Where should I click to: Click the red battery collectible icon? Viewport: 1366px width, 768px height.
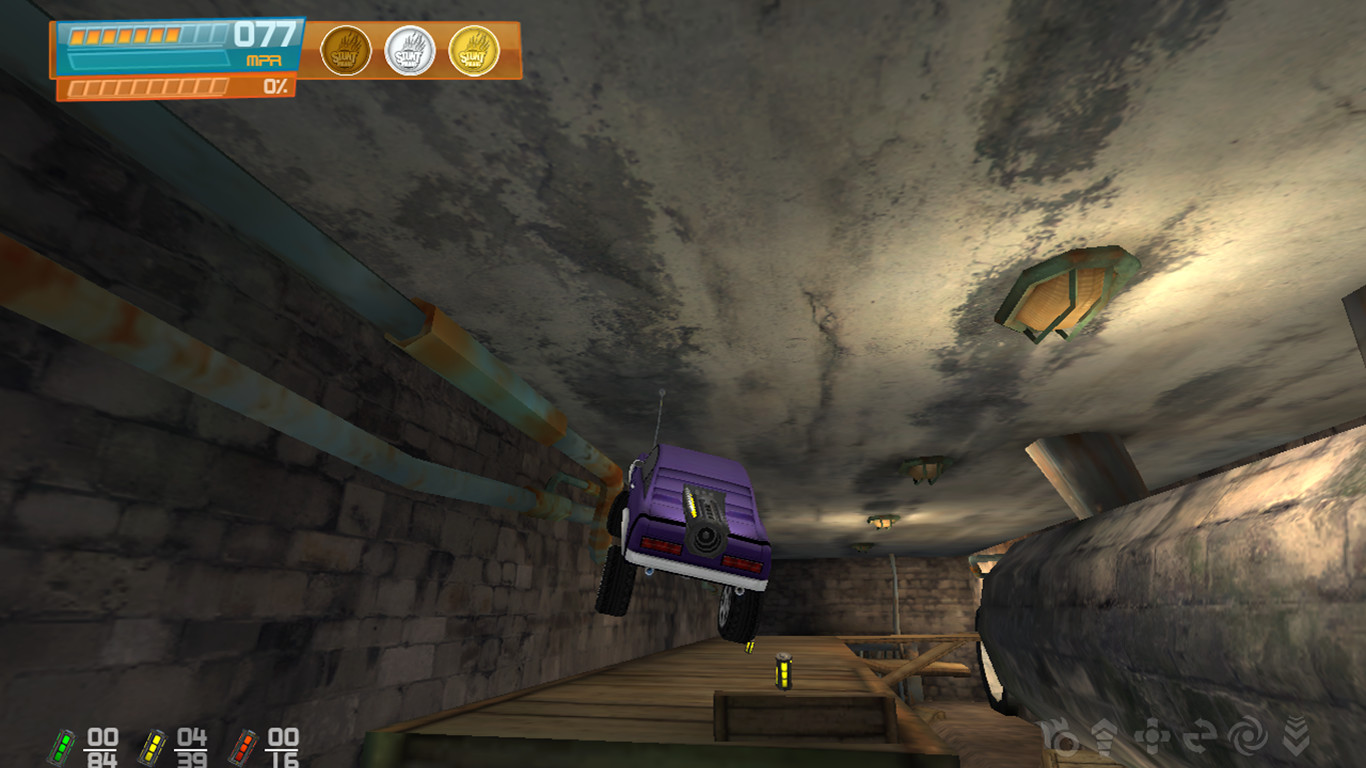click(x=243, y=747)
